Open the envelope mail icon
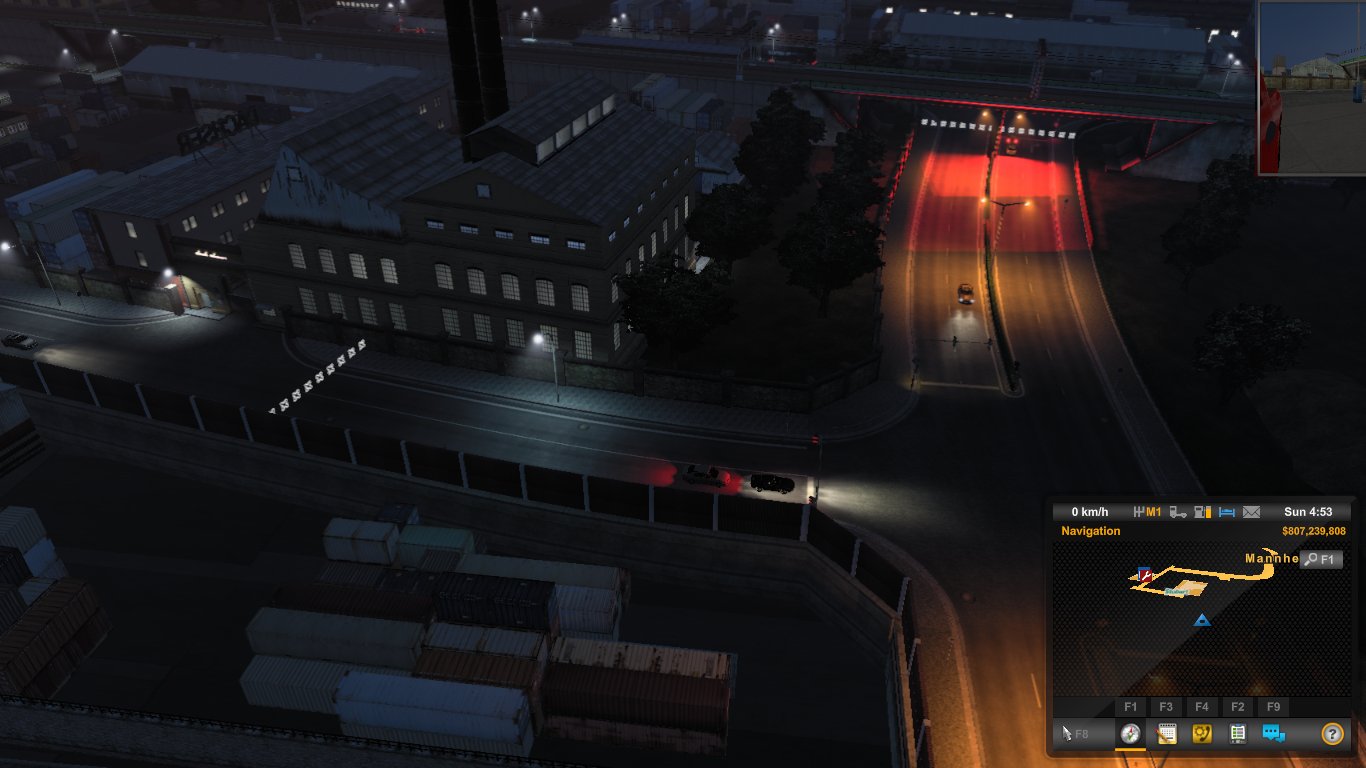The image size is (1366, 768). pos(1252,512)
